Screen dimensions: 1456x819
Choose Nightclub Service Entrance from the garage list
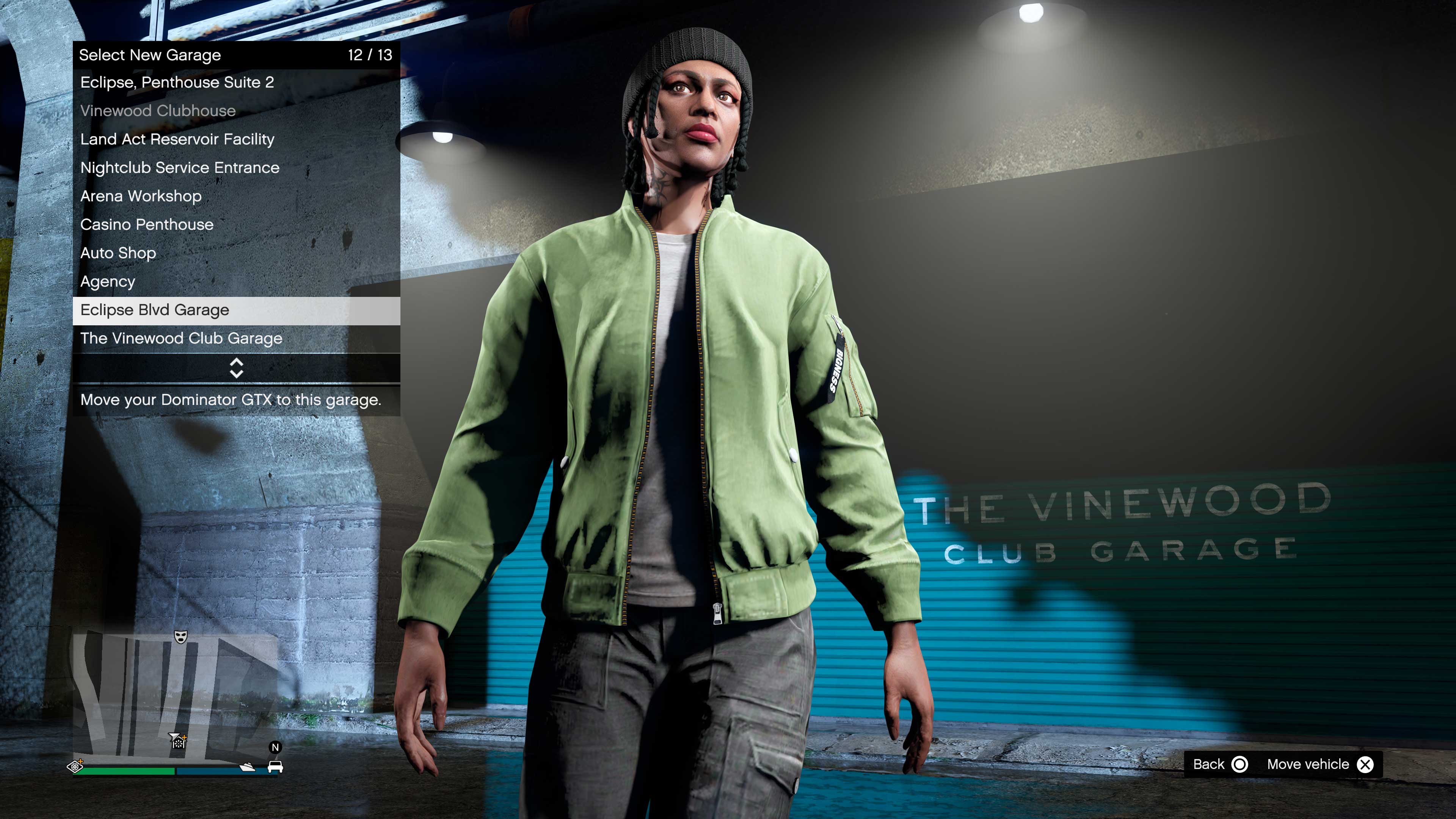coord(180,168)
